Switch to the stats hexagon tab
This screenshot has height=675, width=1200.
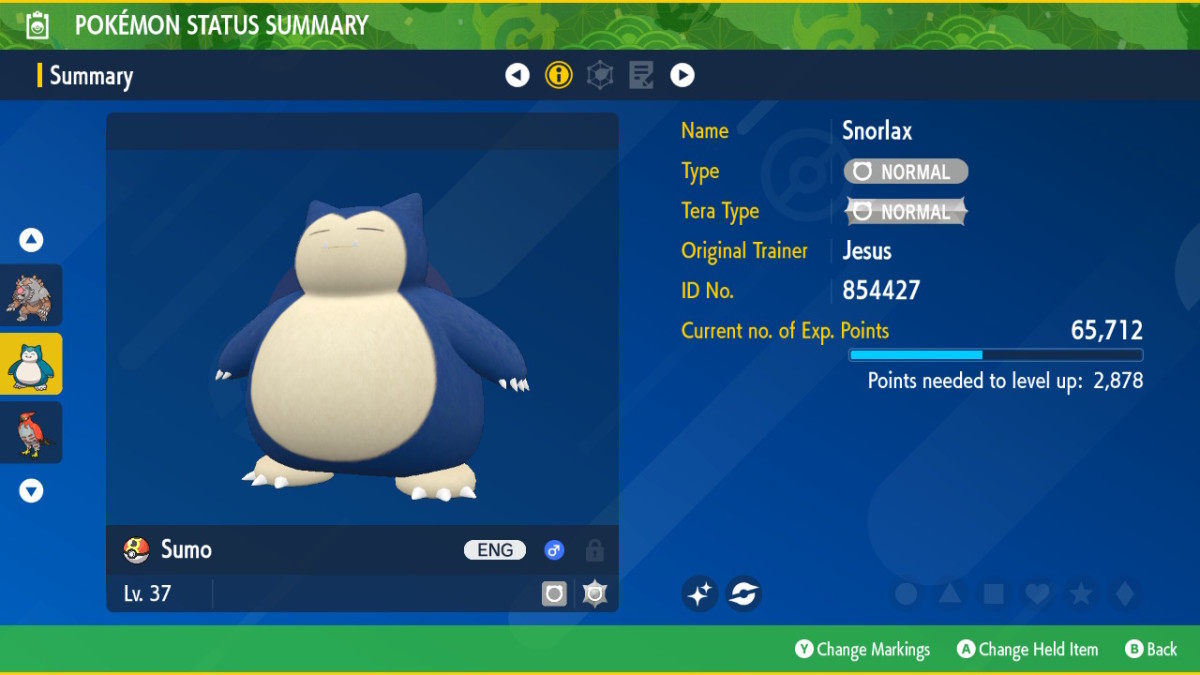coord(600,75)
